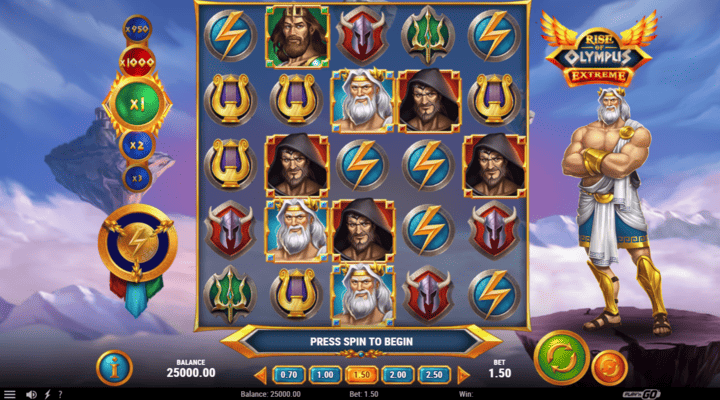Open help with the question mark icon
The image size is (720, 400).
pos(60,394)
